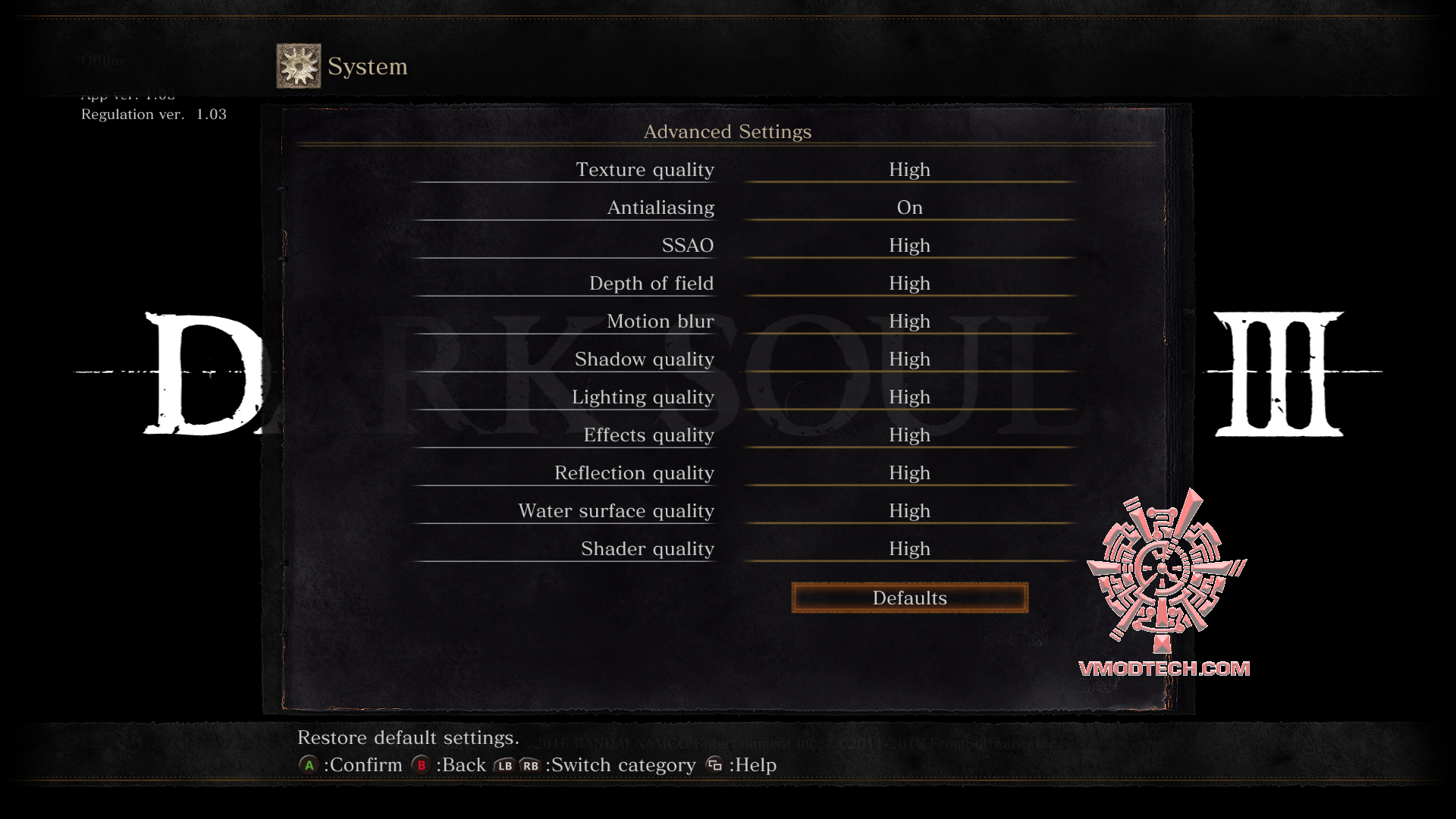Click the Help view-button icon
The width and height of the screenshot is (1456, 819).
pos(714,765)
